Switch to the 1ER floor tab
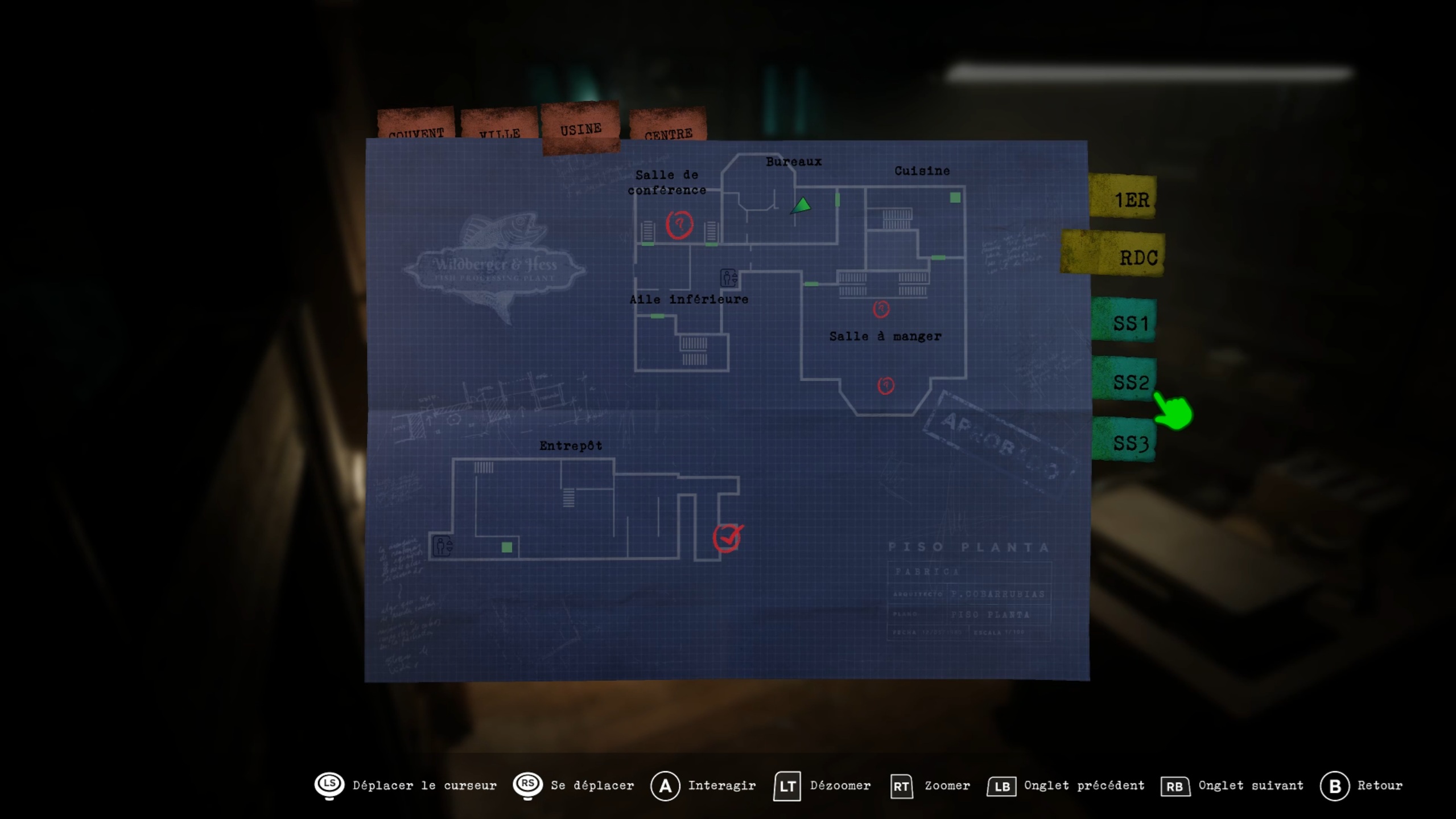The width and height of the screenshot is (1456, 819). 1125,198
